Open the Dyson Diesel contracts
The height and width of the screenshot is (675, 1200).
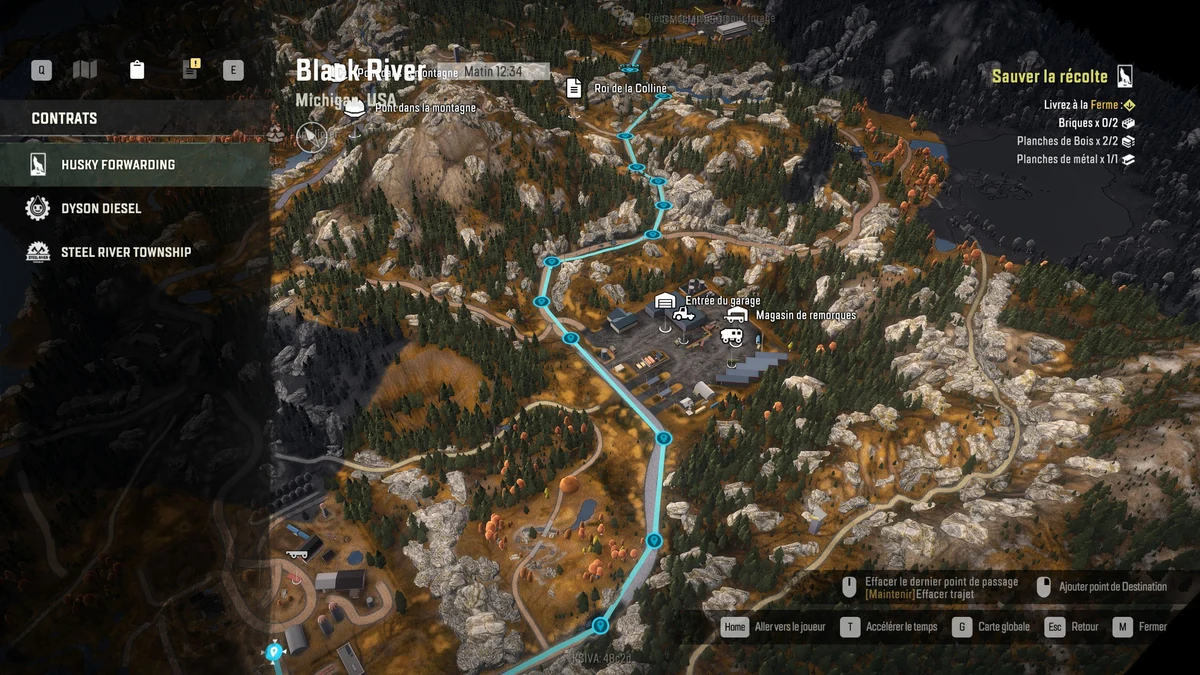pos(101,208)
